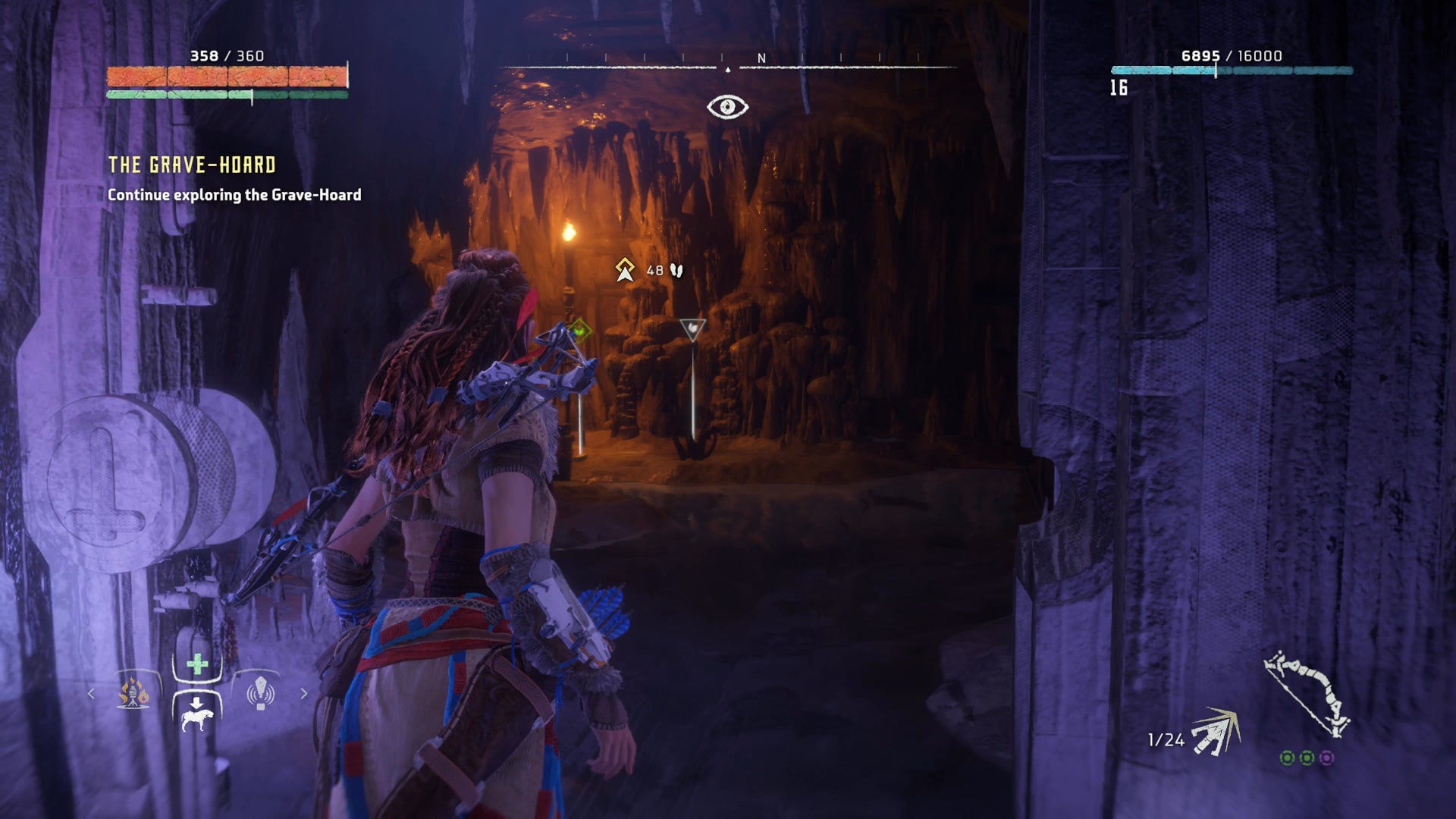This screenshot has height=819, width=1456.
Task: Click the compass bar
Action: coord(728,64)
